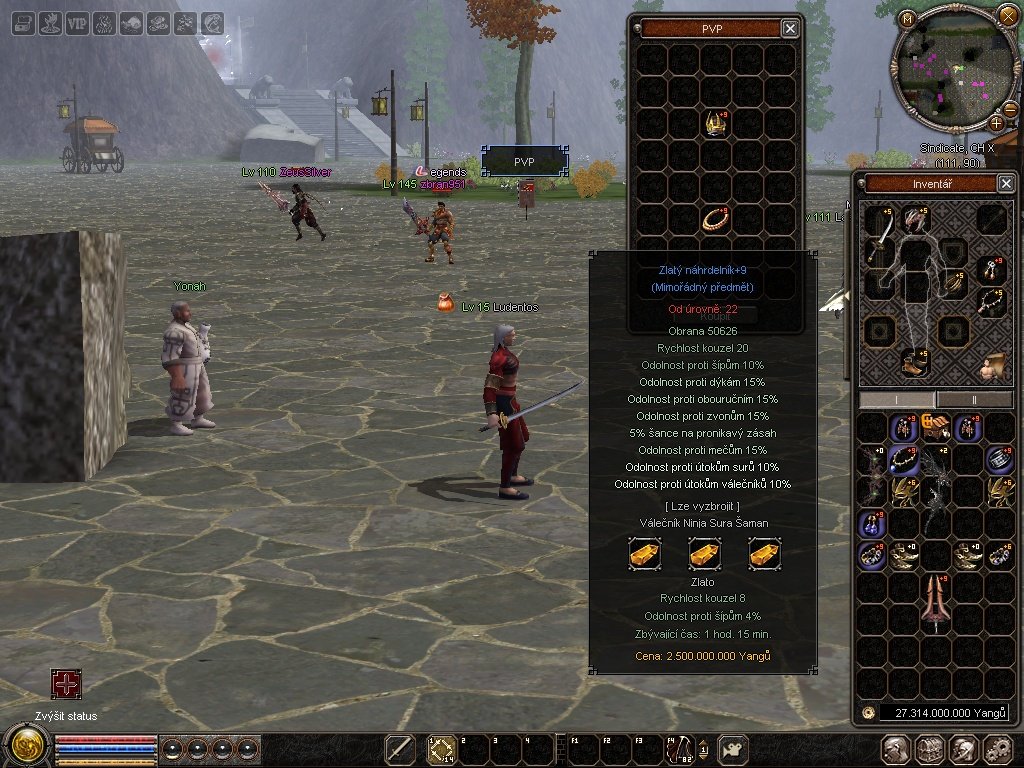Activate the F4 quickslot skill
This screenshot has height=768, width=1024.
(x=679, y=748)
